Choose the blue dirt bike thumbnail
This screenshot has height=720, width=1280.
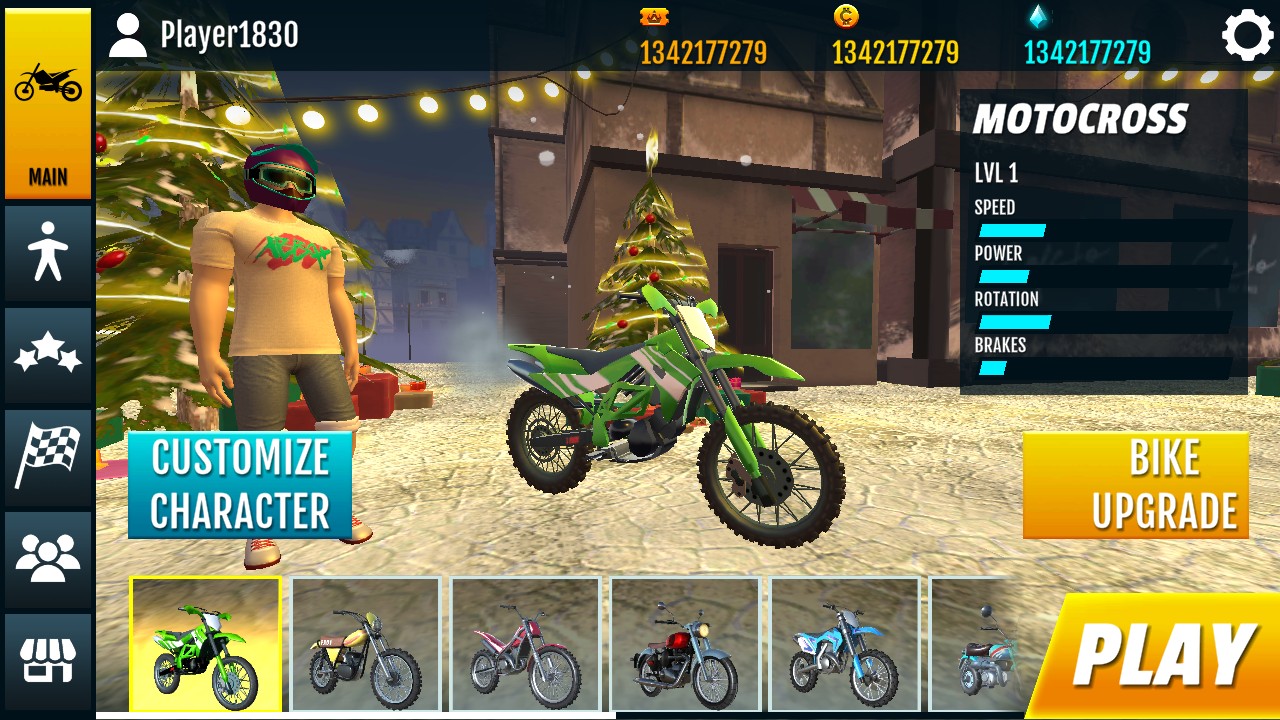coord(846,645)
